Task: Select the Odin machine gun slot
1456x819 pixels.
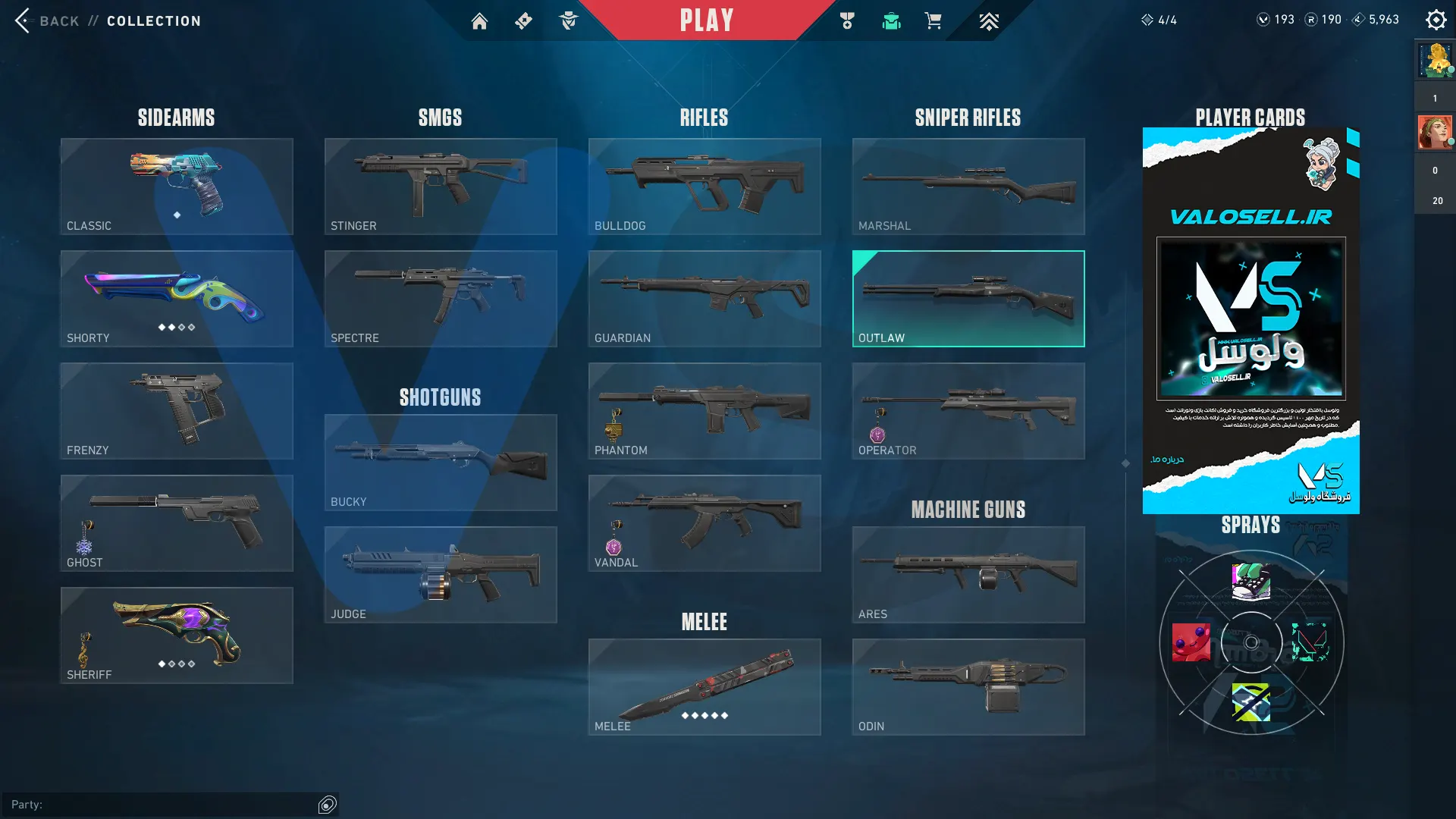Action: [968, 687]
